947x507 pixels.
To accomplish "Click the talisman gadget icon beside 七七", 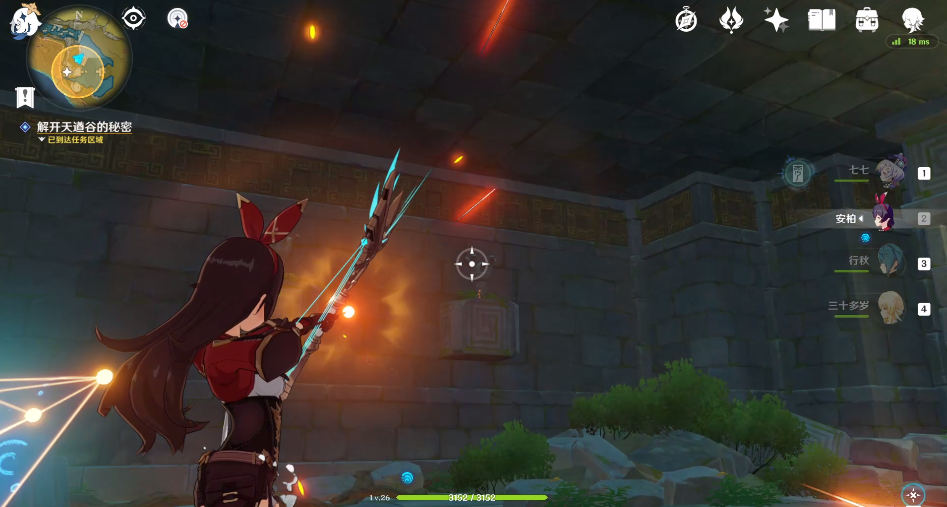I will click(x=797, y=172).
